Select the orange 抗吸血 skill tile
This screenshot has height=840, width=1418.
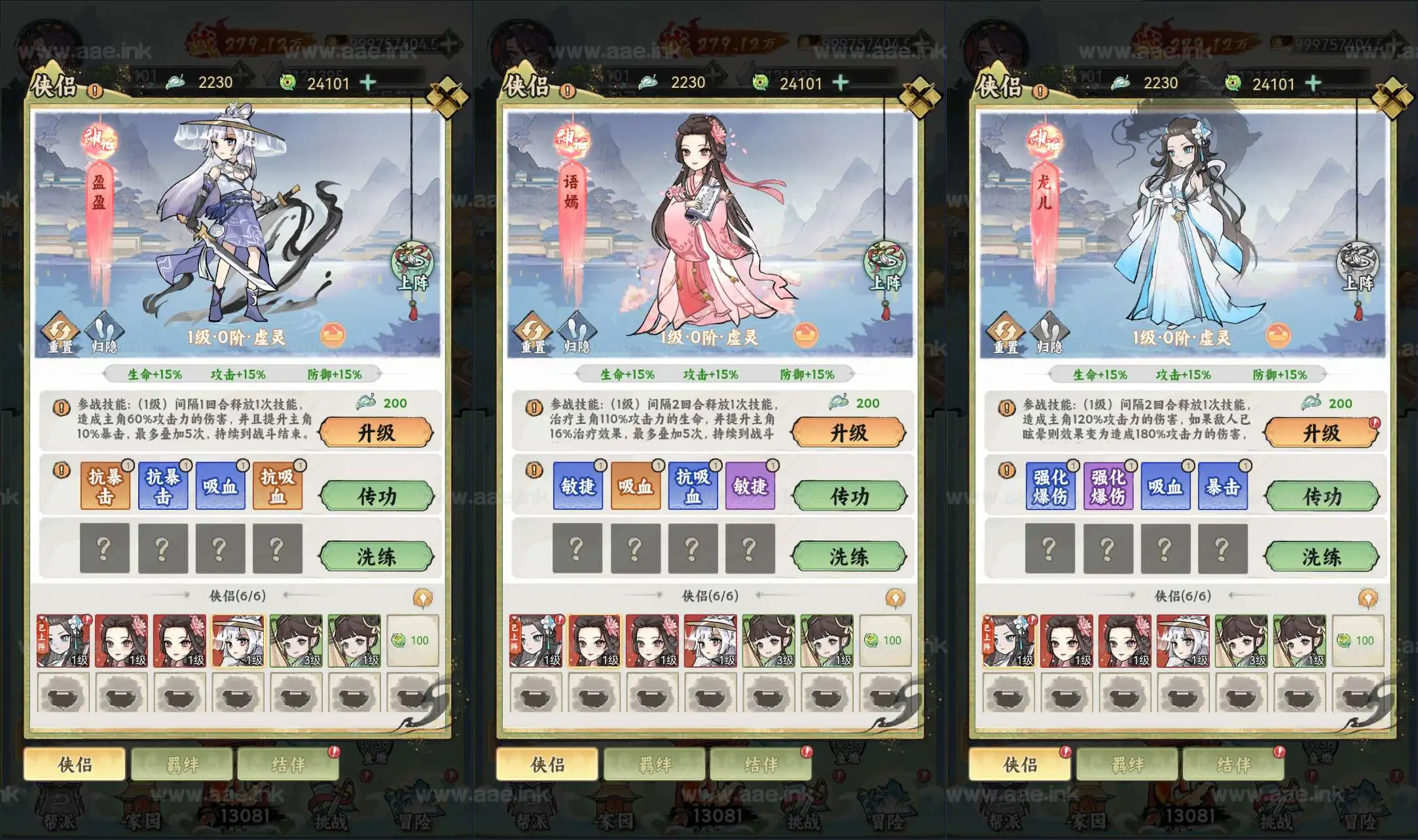(x=278, y=486)
